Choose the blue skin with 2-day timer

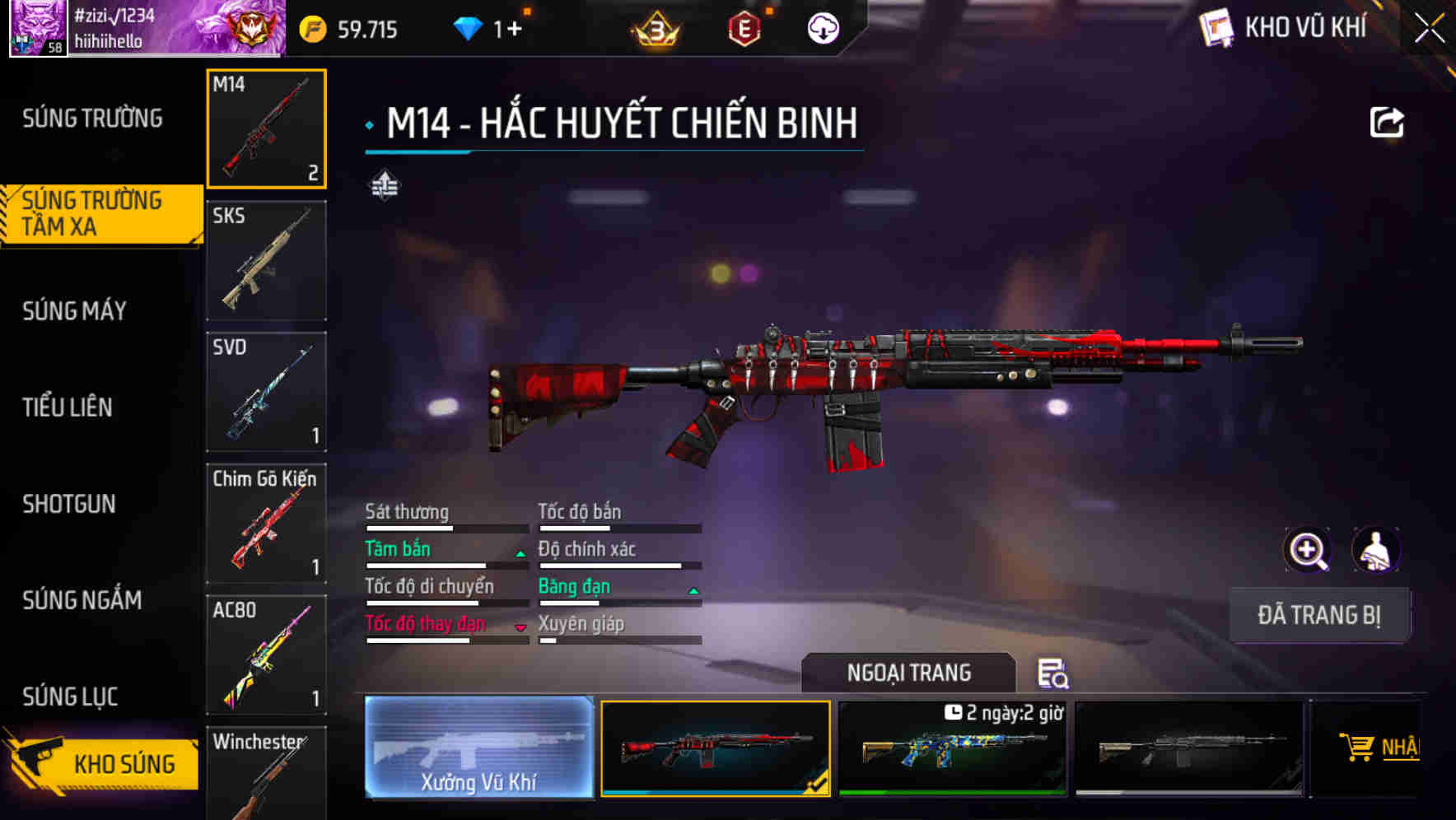coord(953,749)
